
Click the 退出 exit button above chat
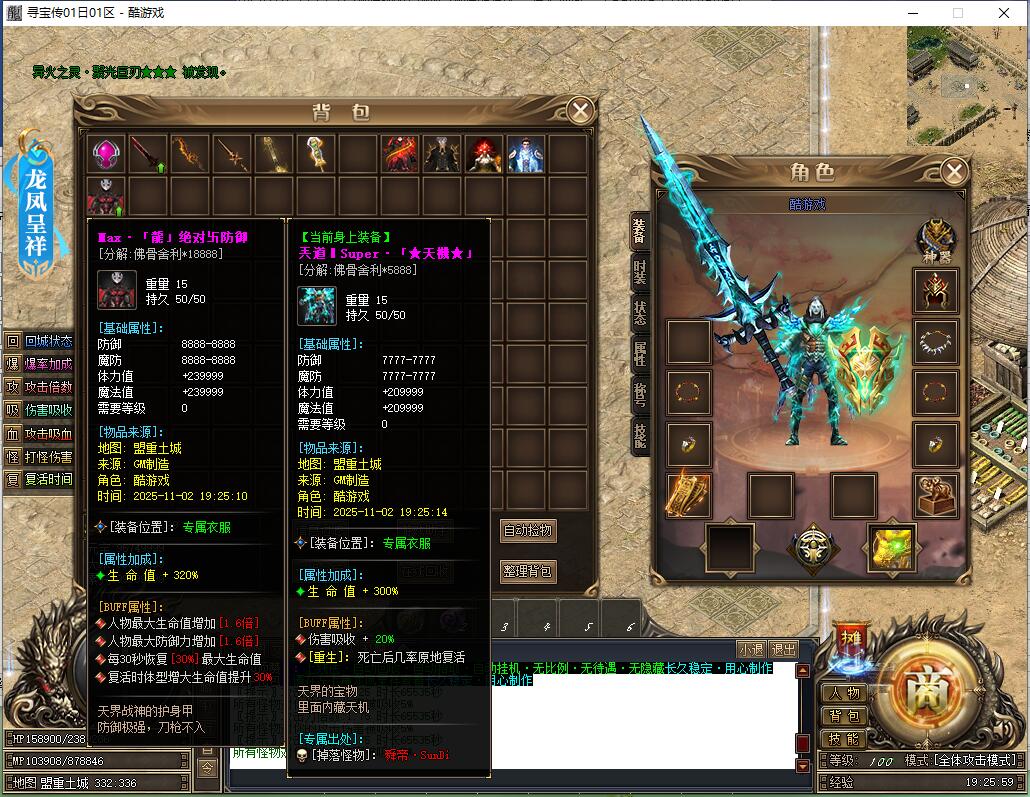(x=784, y=649)
